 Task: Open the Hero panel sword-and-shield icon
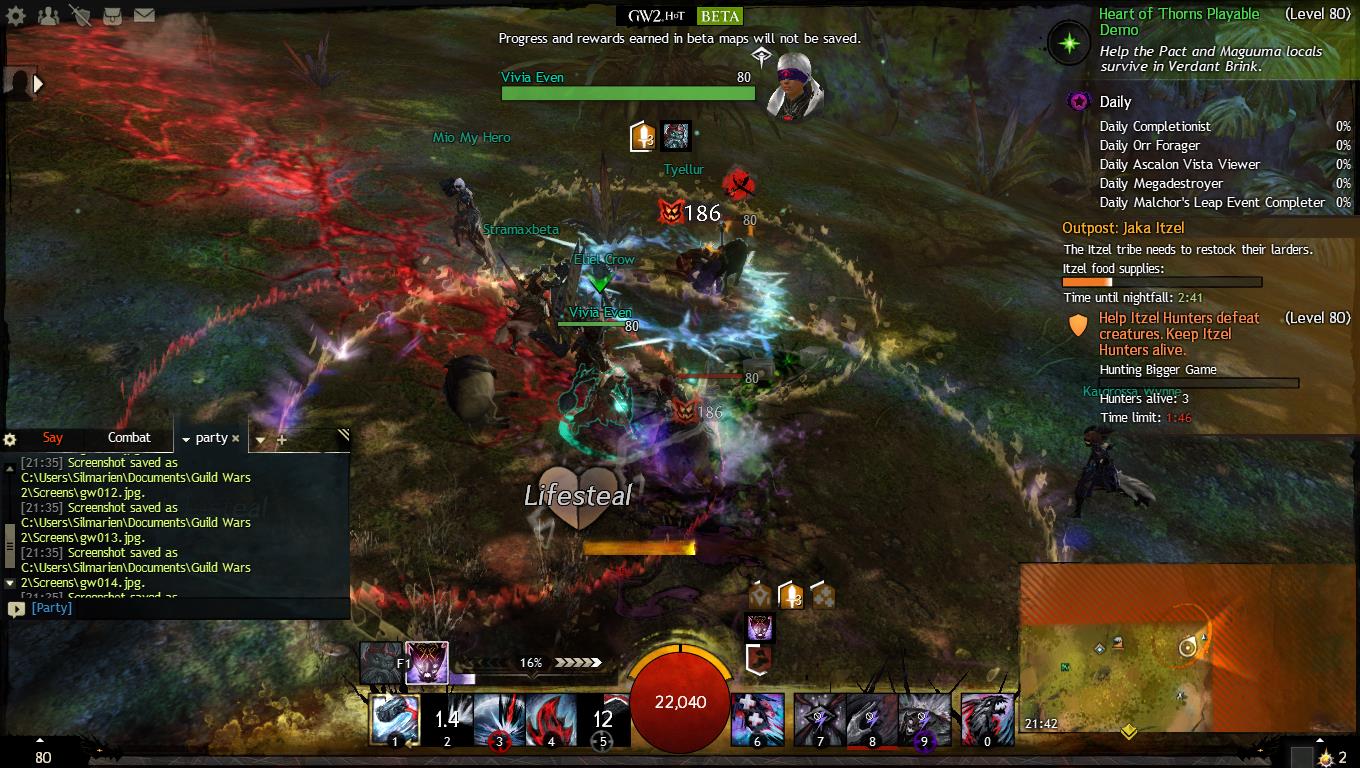(x=80, y=15)
